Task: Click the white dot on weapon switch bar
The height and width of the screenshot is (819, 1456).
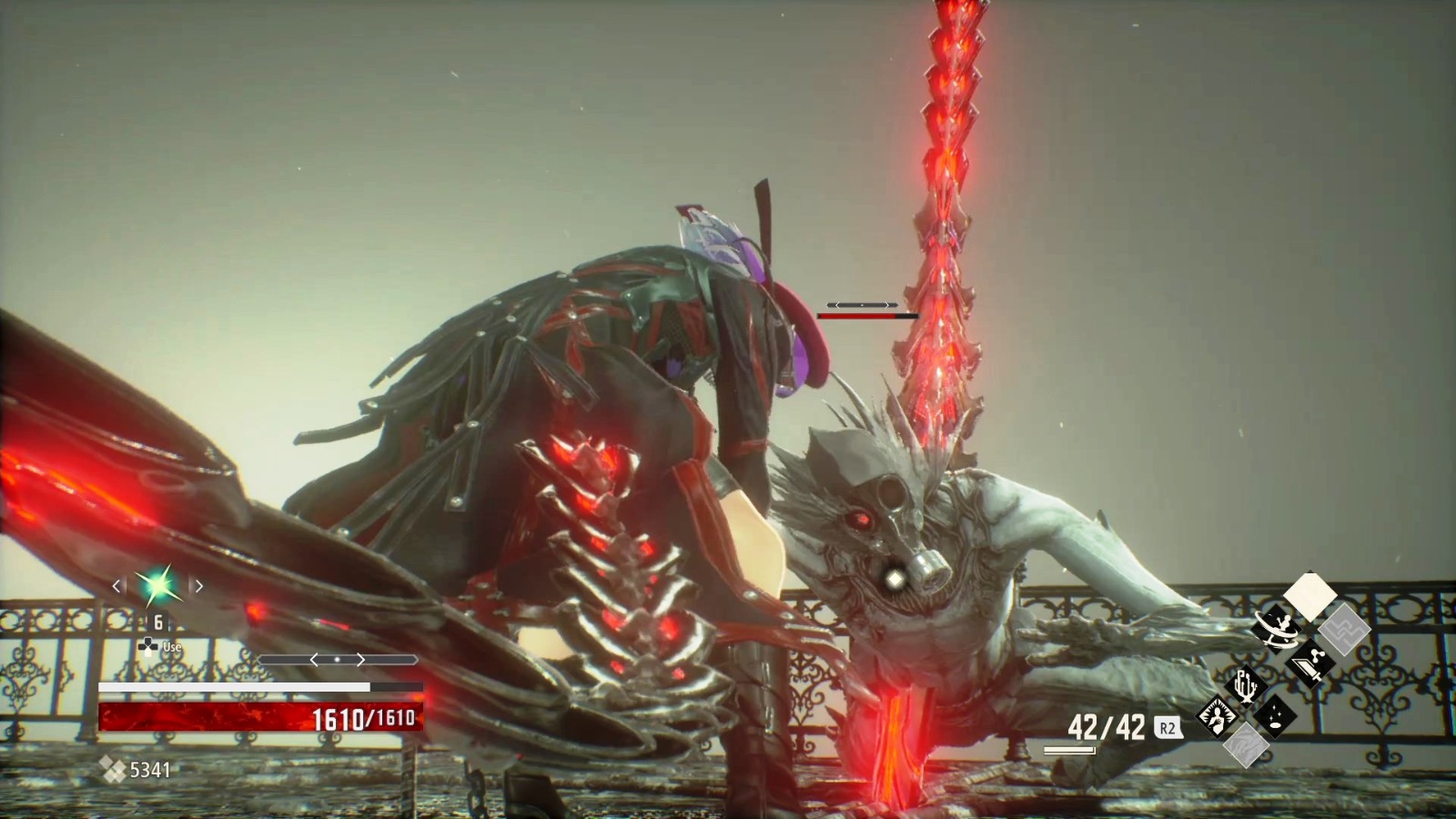Action: [338, 660]
